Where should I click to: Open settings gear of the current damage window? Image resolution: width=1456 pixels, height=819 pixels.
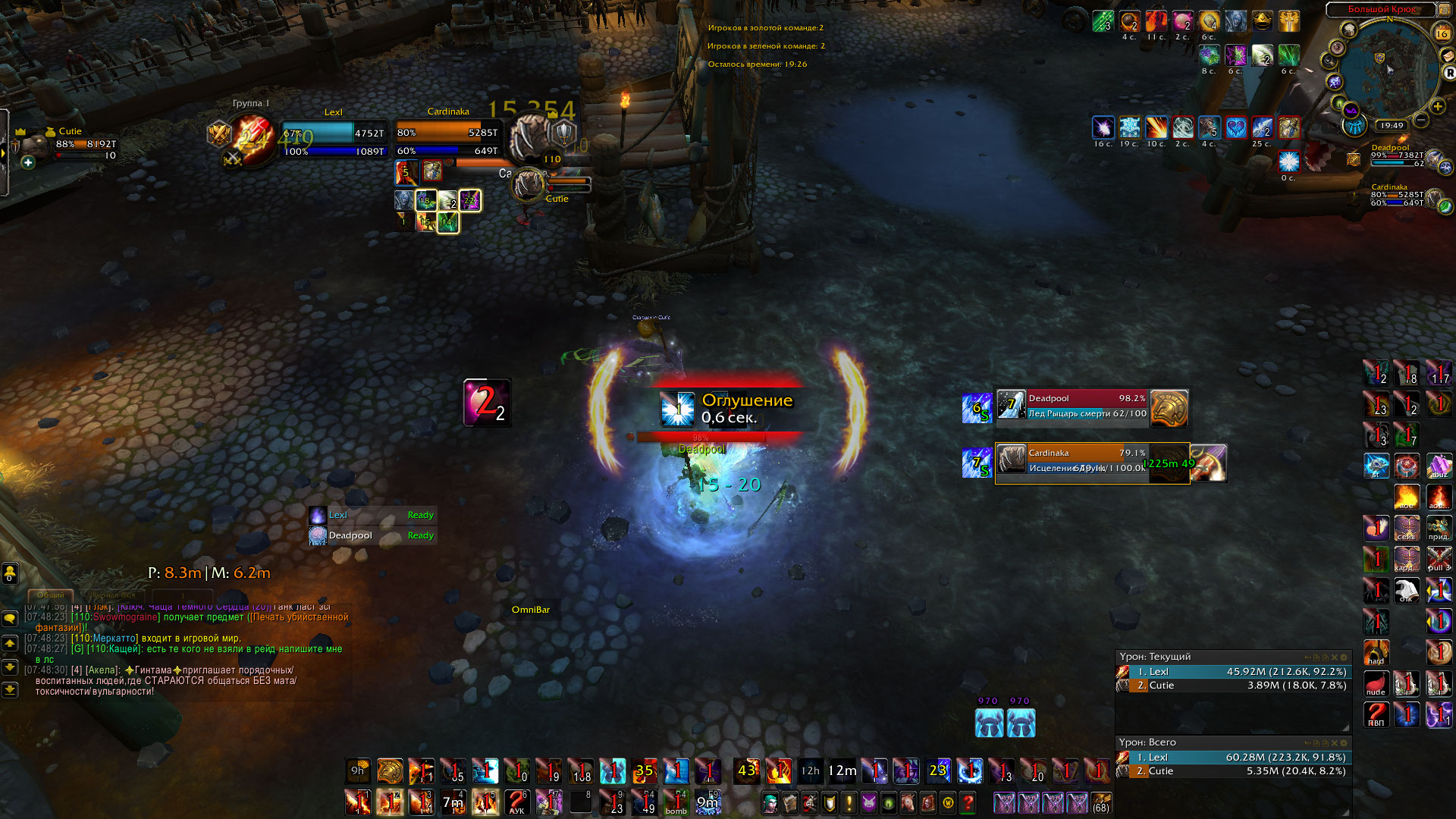[x=1344, y=657]
